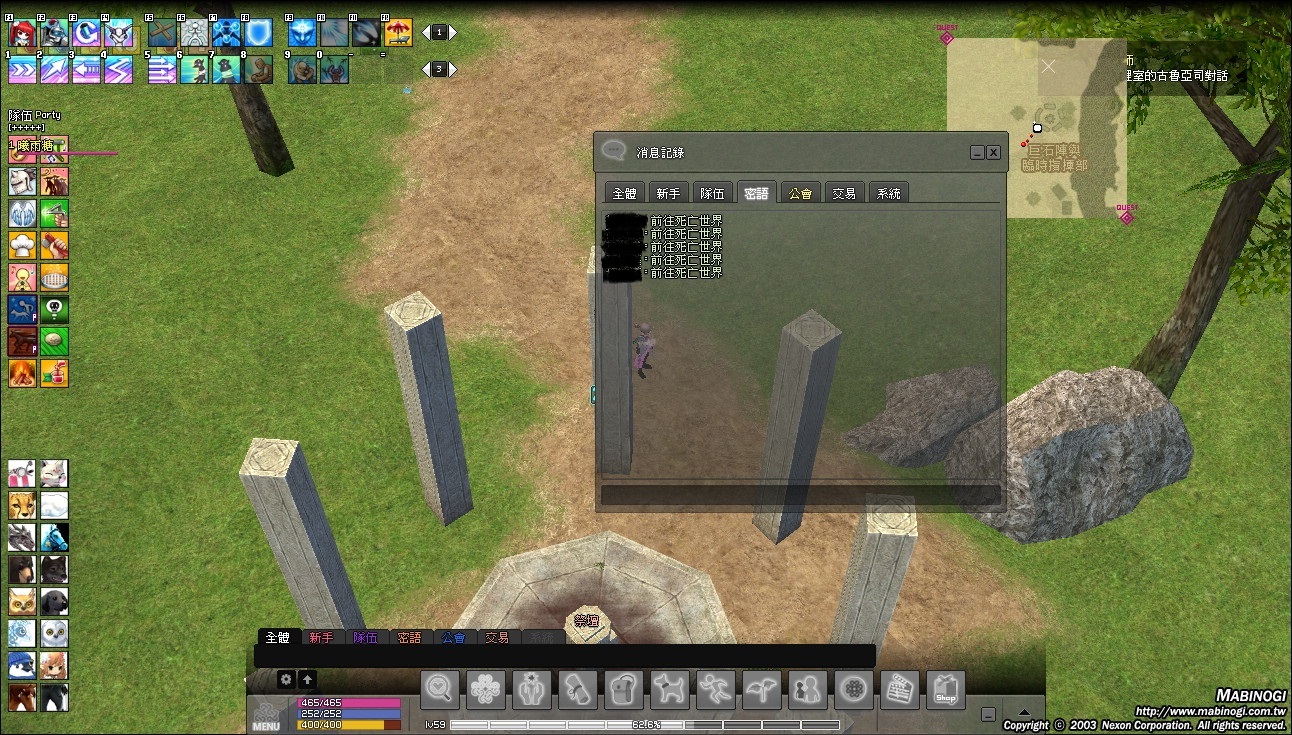Image resolution: width=1292 pixels, height=735 pixels.
Task: Select the 全體 tab in message log
Action: (624, 193)
